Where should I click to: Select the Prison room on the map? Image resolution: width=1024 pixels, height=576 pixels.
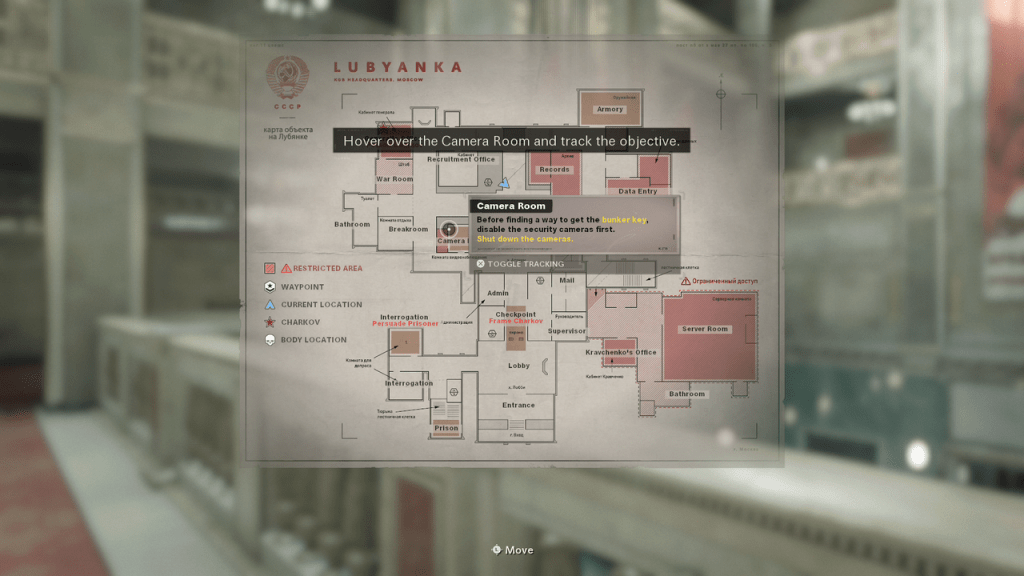click(446, 428)
